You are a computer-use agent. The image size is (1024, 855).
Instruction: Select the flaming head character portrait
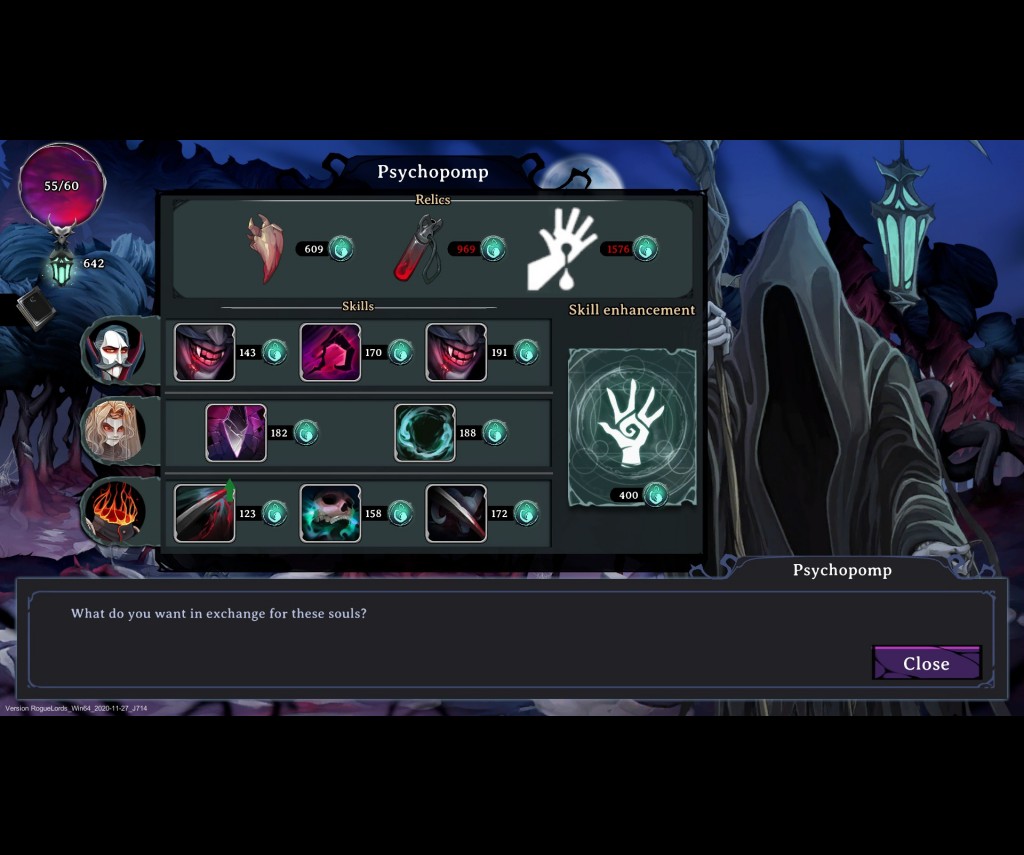[x=114, y=511]
